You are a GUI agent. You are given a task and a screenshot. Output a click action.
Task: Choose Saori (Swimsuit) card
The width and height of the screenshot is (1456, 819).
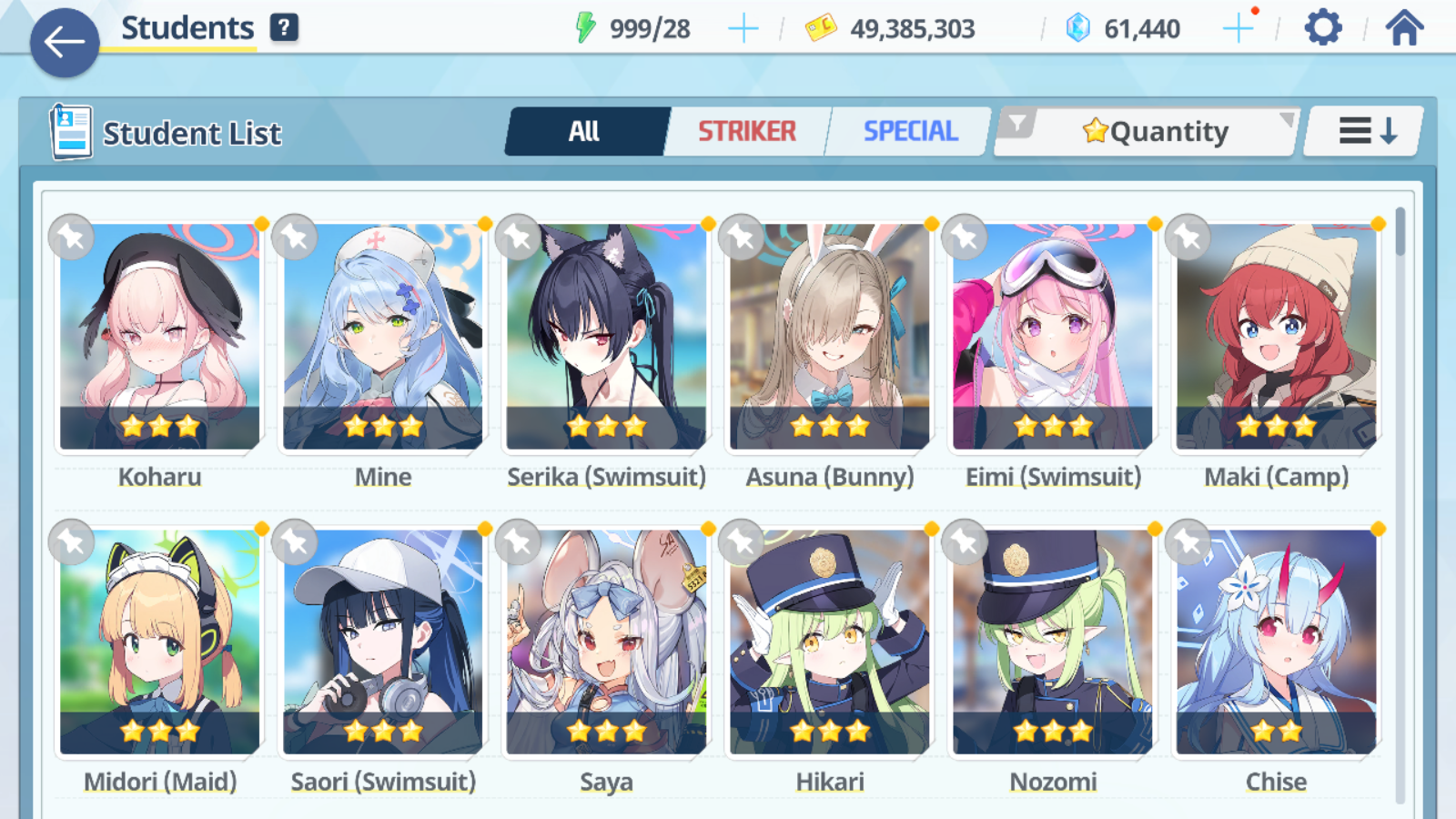point(383,642)
